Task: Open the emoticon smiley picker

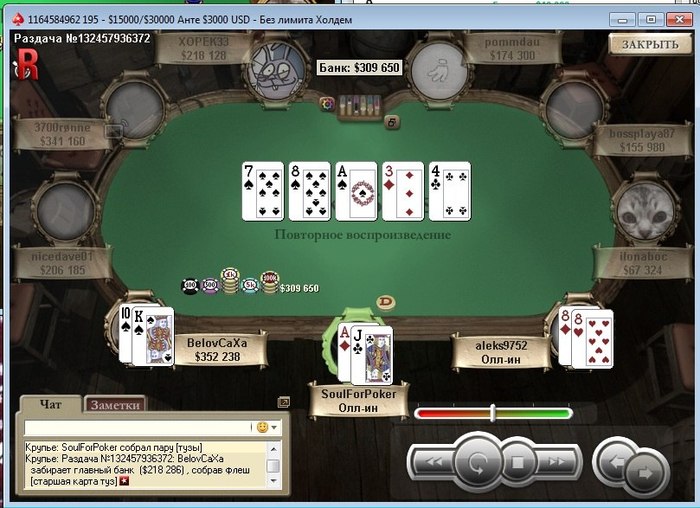Action: (x=265, y=427)
